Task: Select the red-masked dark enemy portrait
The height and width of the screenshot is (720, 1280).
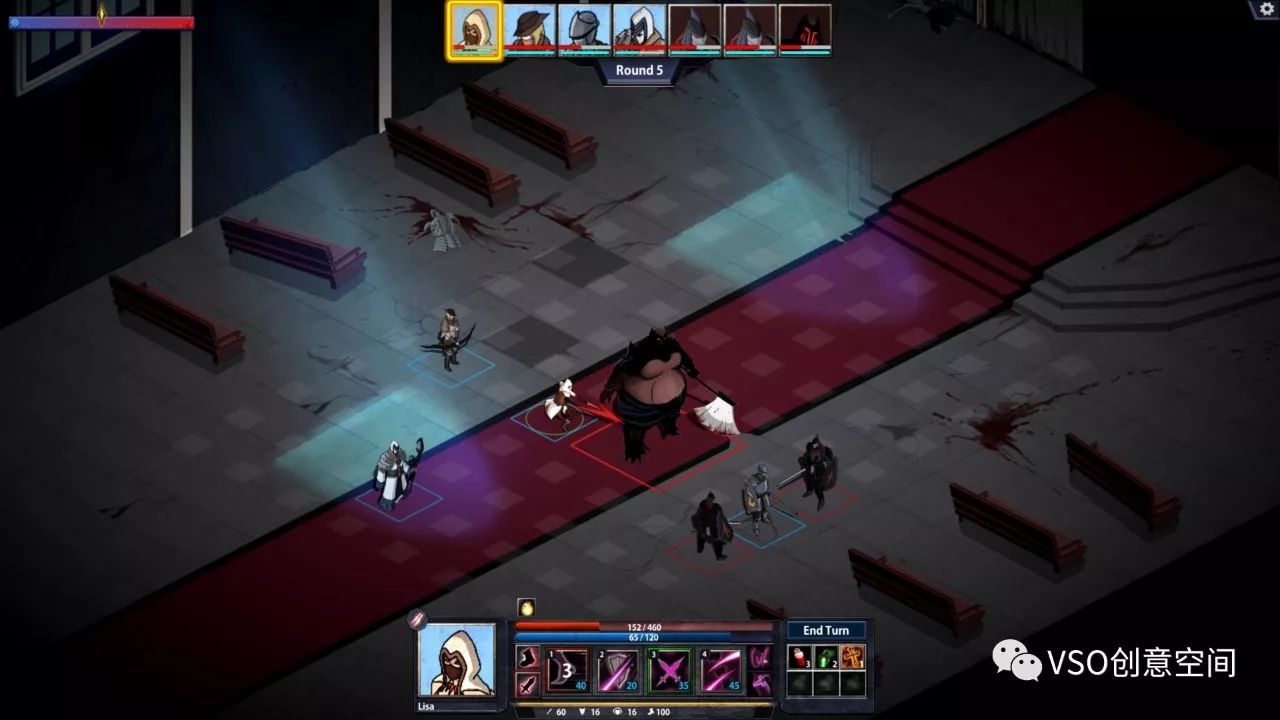Action: (805, 30)
